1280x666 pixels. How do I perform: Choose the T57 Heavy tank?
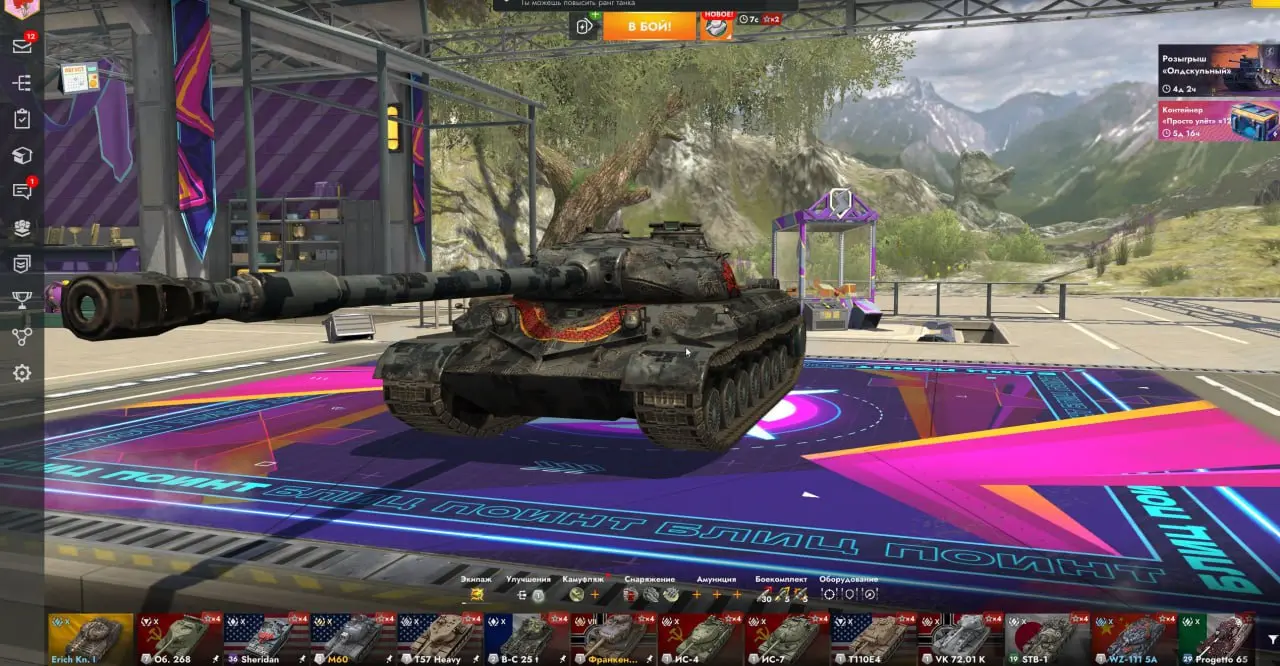440,638
